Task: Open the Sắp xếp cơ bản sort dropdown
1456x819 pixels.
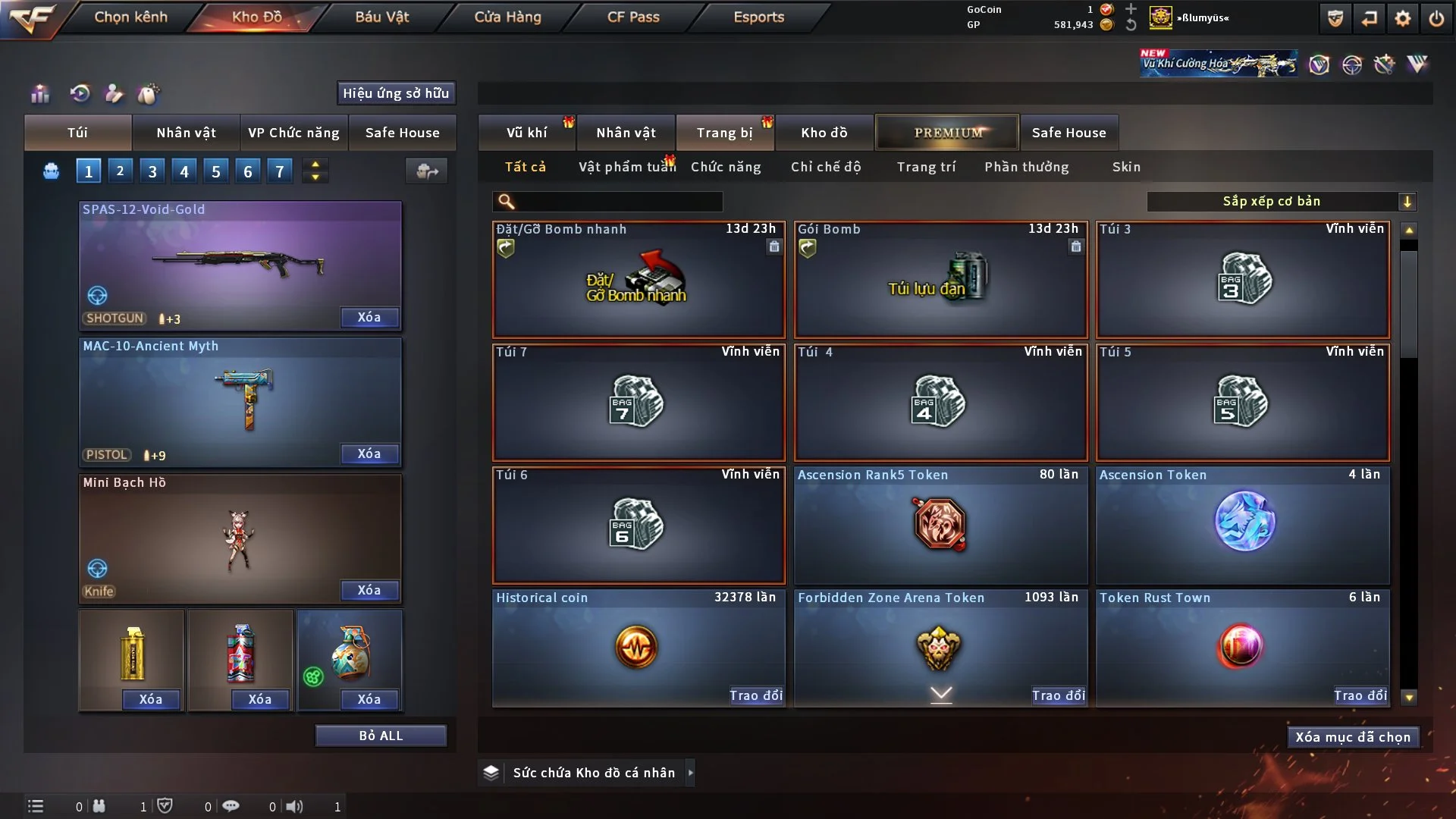Action: [x=1281, y=201]
